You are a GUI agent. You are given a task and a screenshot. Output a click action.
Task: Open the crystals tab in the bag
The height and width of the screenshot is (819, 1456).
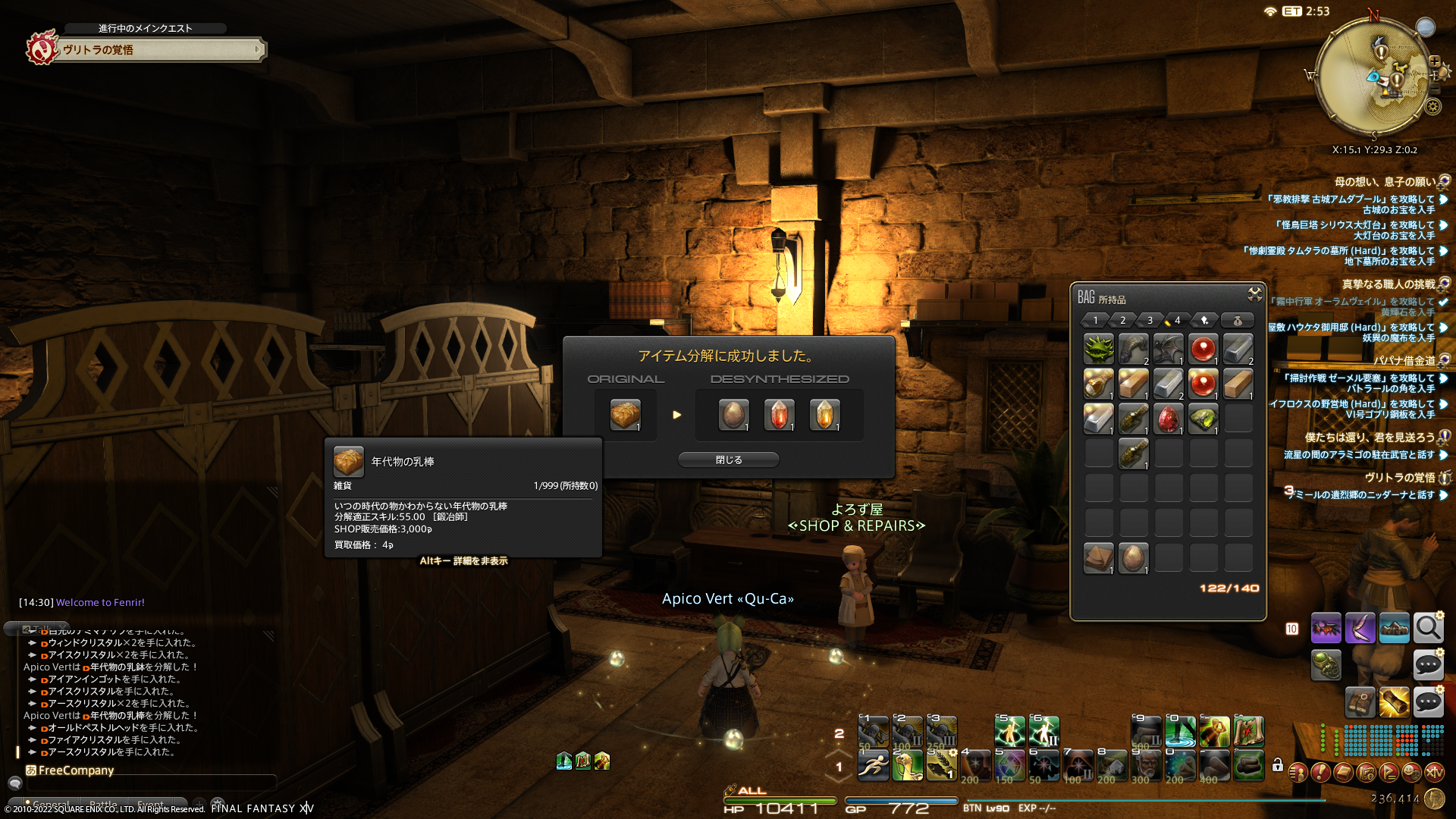click(1204, 320)
